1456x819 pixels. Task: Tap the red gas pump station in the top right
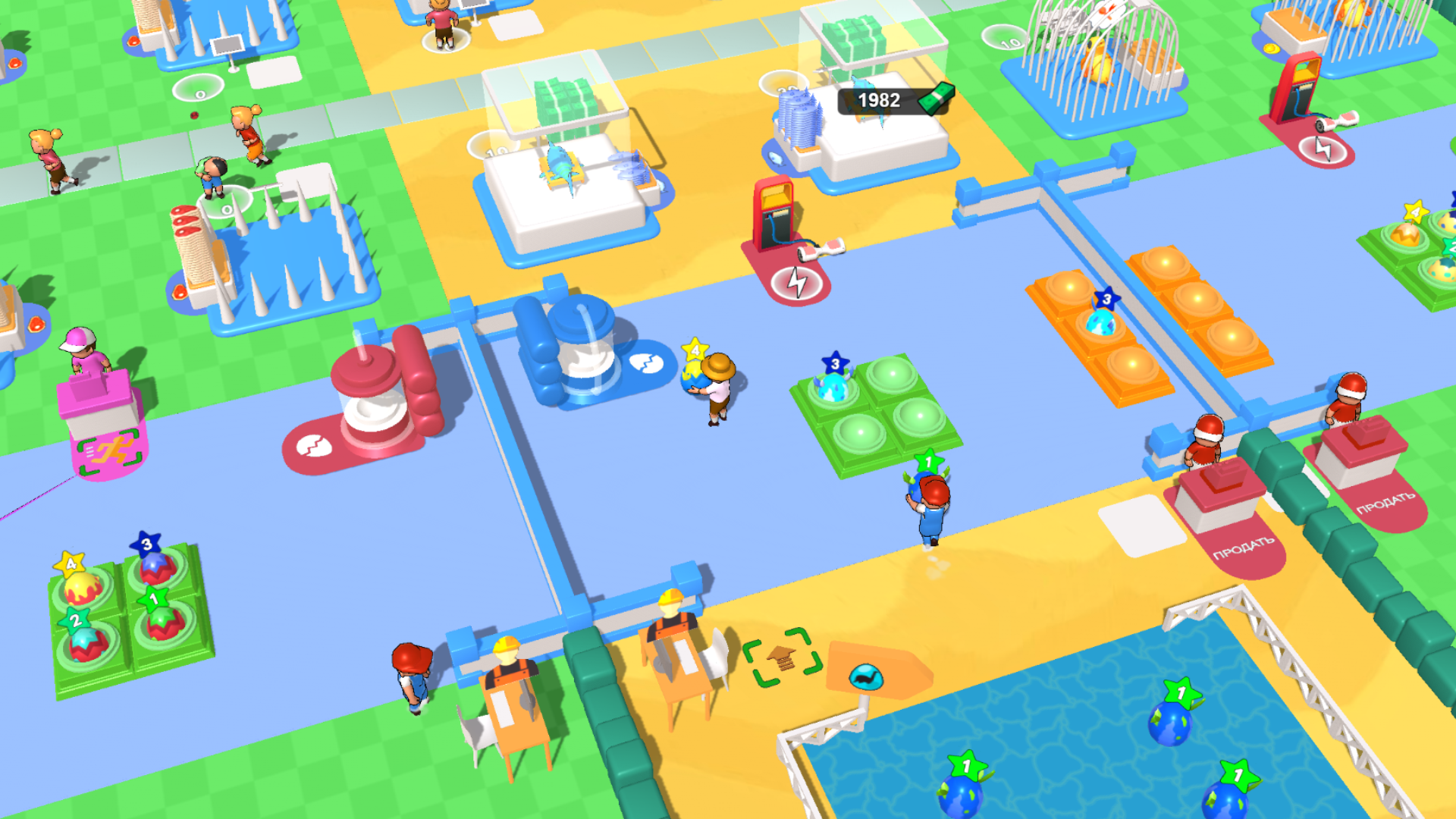tap(1298, 91)
